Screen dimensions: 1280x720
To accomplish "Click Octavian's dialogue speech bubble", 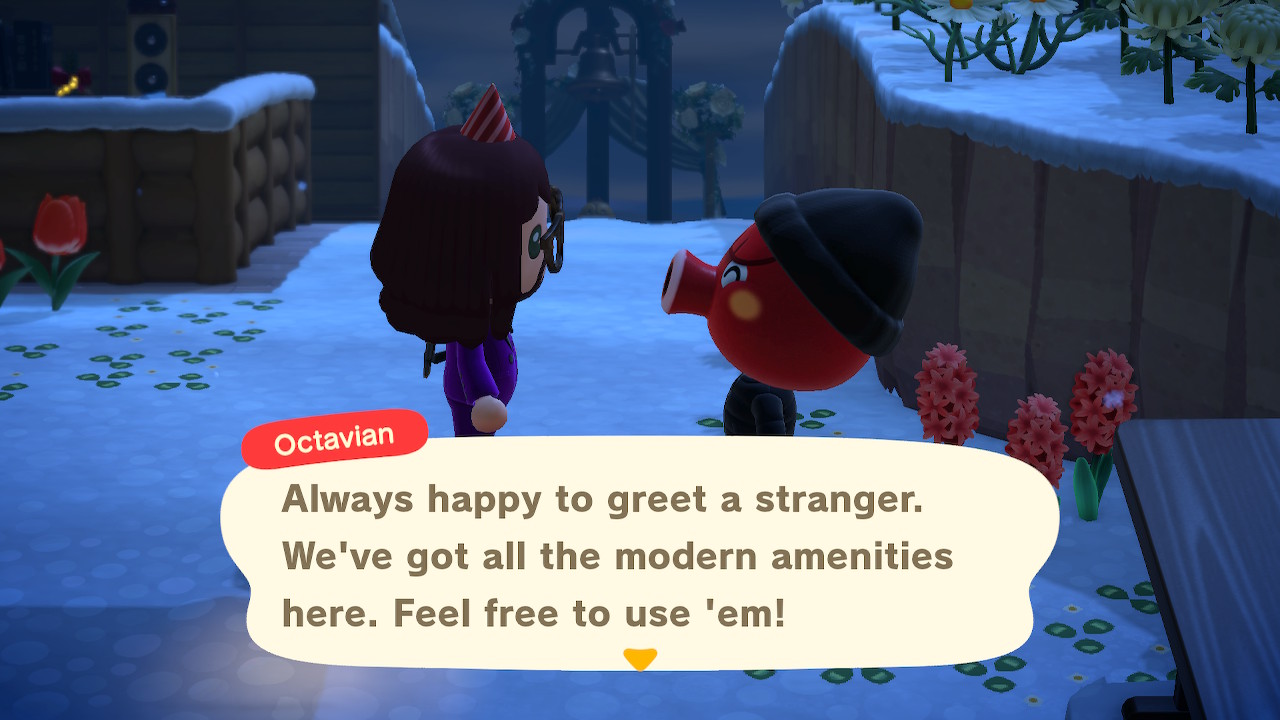I will point(640,555).
